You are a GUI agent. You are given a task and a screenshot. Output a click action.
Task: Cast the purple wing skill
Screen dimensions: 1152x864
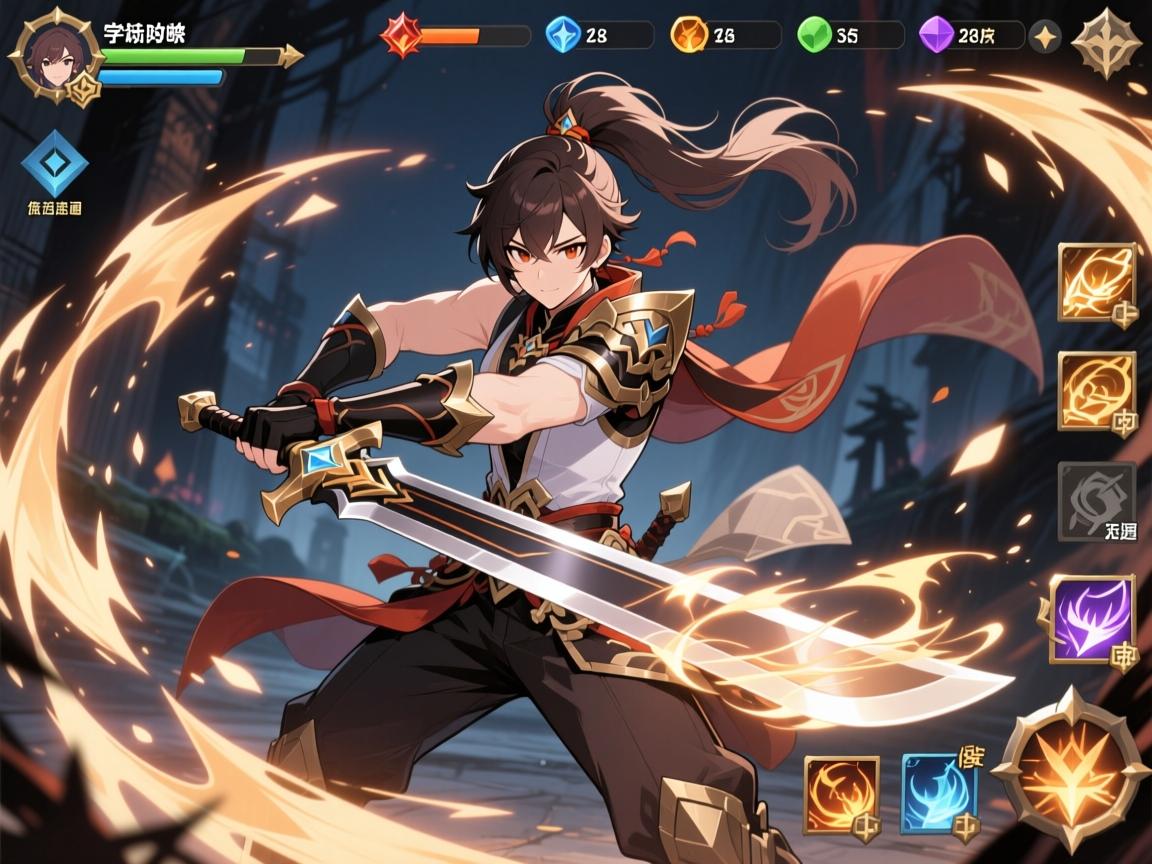1092,619
